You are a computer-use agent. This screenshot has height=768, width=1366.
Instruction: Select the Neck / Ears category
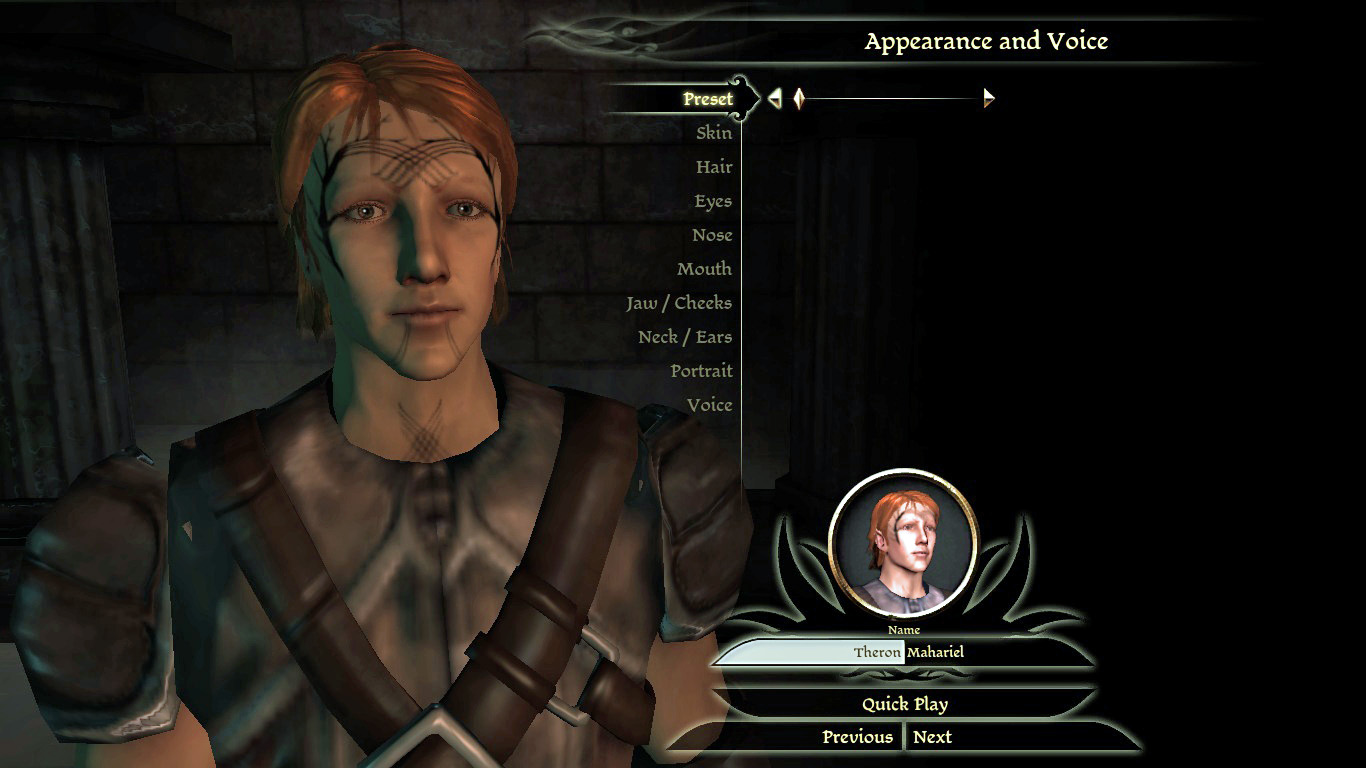[684, 337]
